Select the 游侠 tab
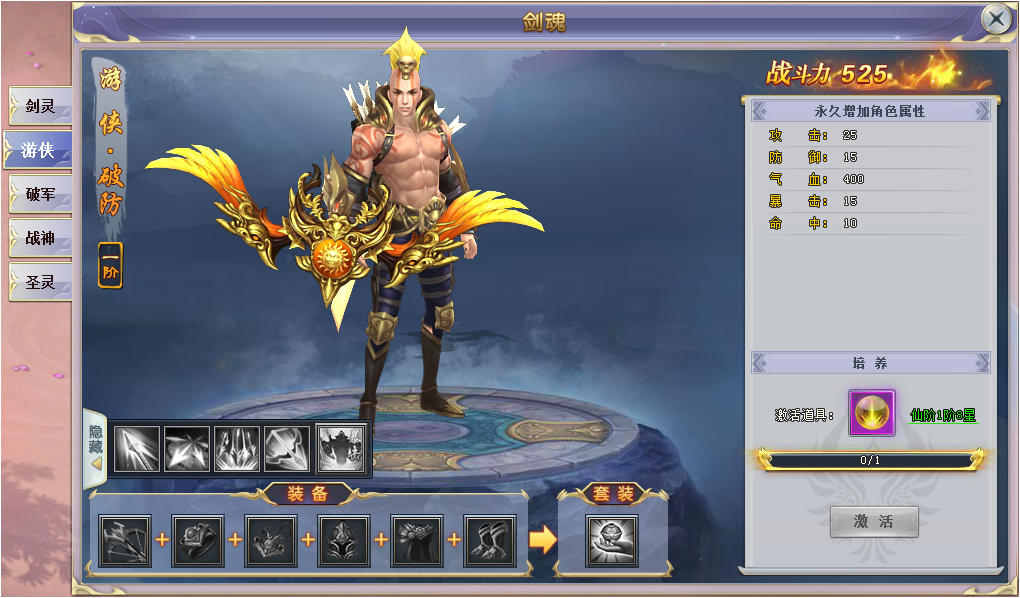 (39, 150)
